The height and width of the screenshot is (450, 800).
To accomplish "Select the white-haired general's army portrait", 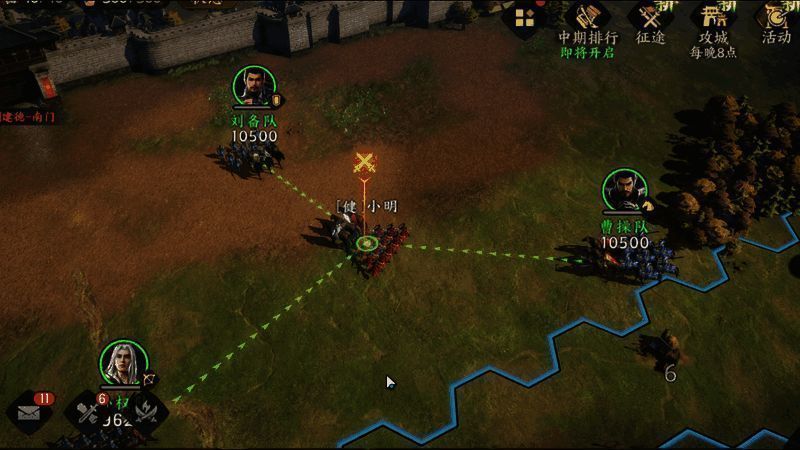I will 124,364.
